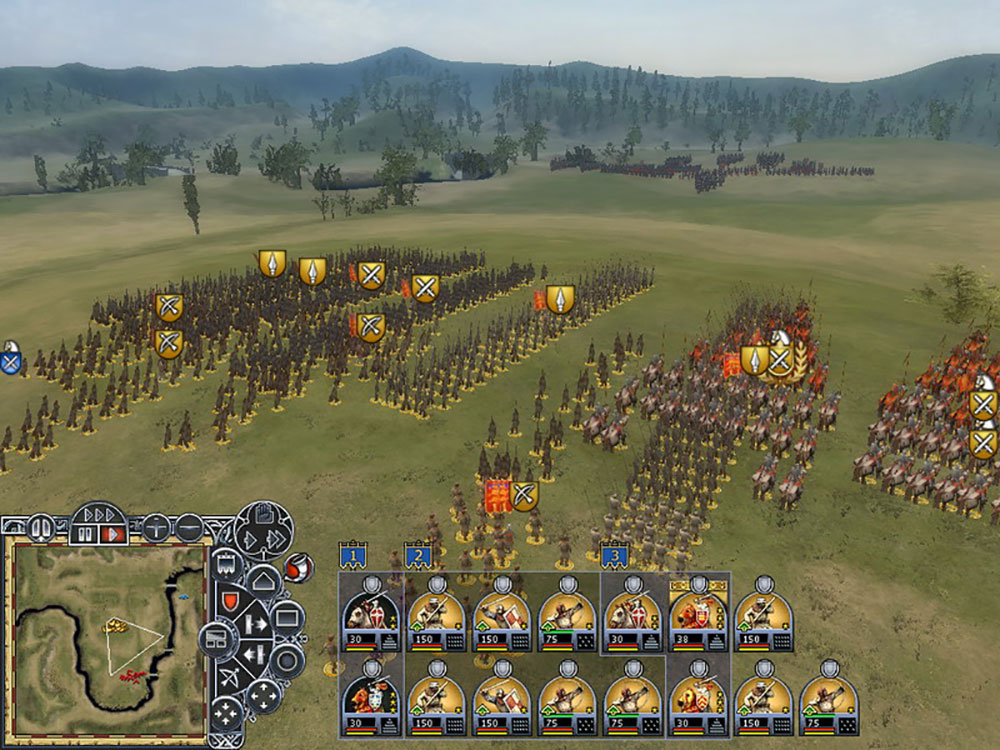The height and width of the screenshot is (750, 1000).
Task: Select the wedge formation pentagon button
Action: coord(262,582)
